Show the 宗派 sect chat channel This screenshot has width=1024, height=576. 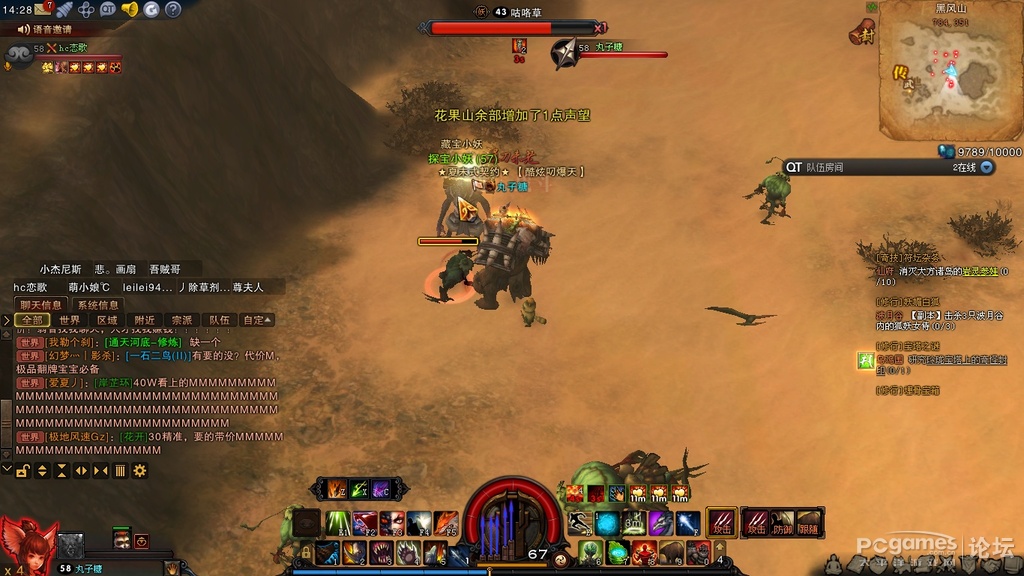[x=182, y=320]
